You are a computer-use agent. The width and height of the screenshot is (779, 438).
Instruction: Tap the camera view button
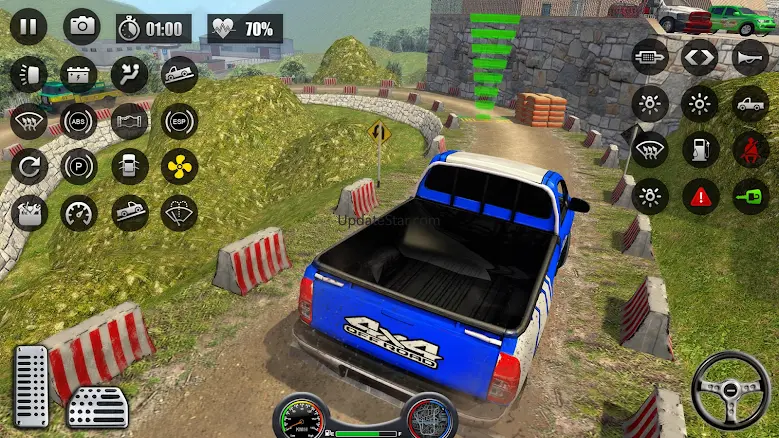pos(81,27)
